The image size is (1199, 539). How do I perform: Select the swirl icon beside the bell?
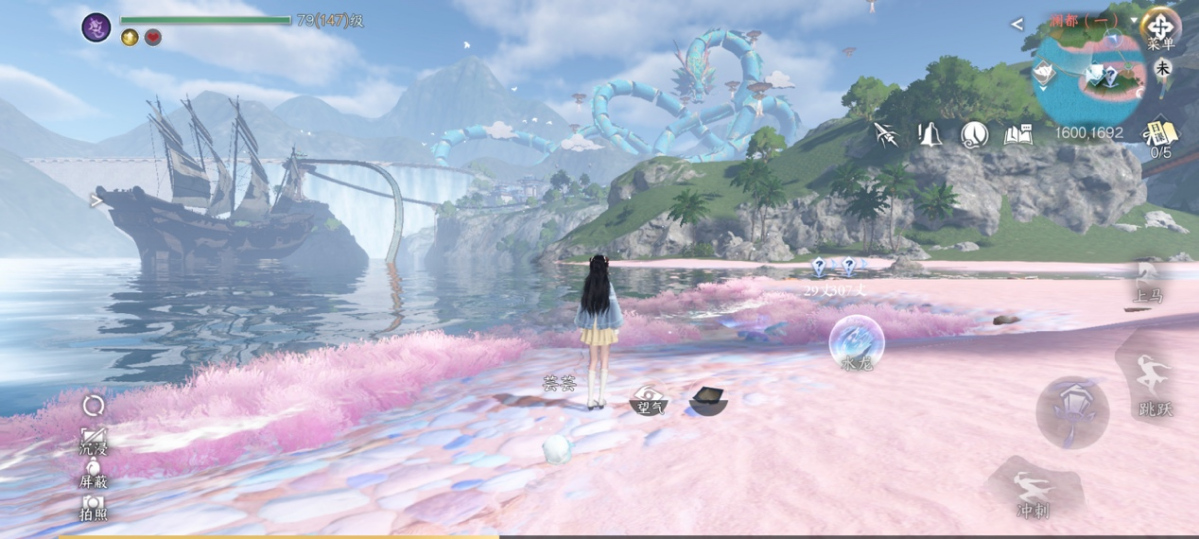tap(974, 134)
